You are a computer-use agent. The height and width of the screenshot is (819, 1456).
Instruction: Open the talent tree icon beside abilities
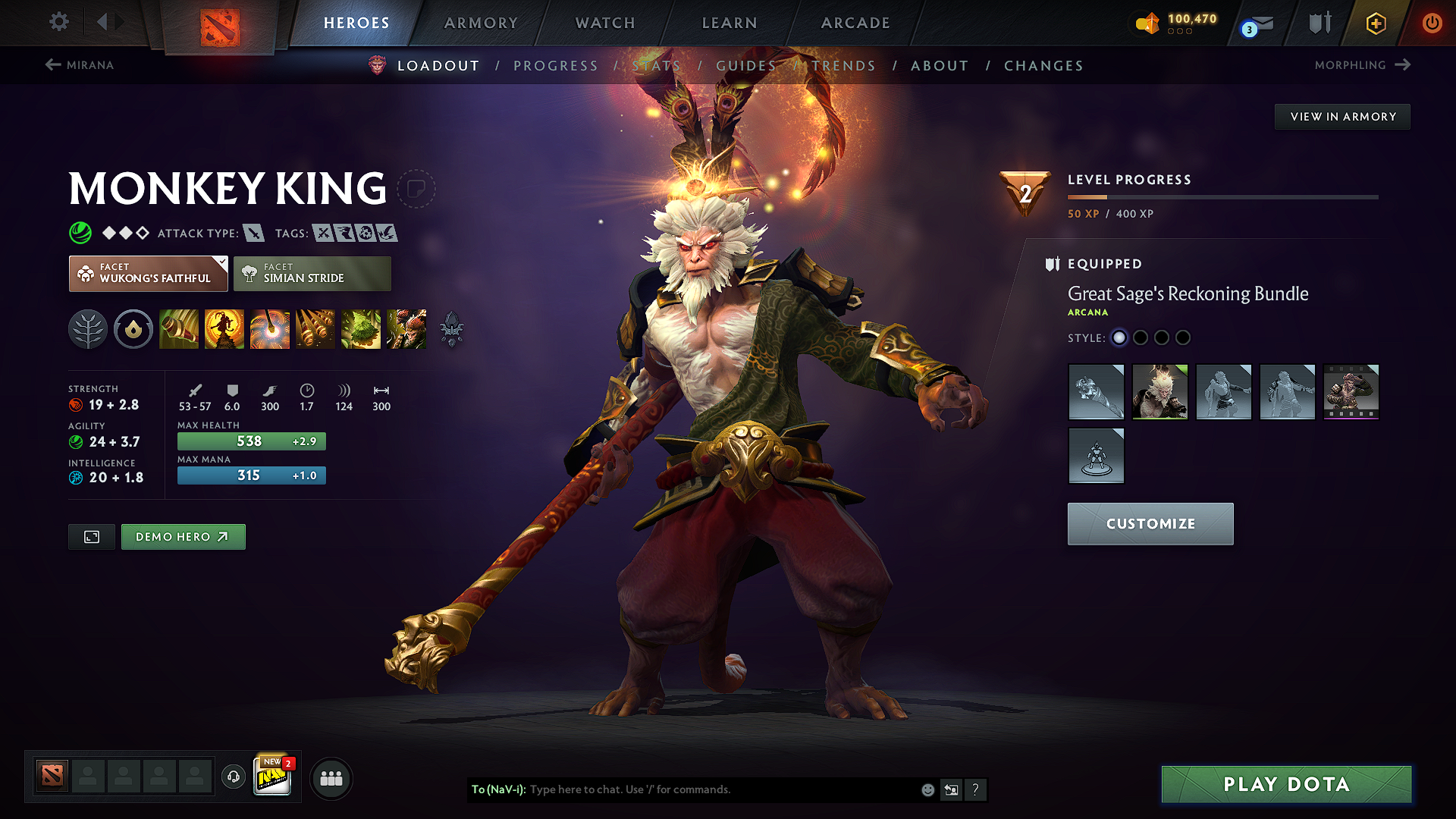tap(88, 329)
